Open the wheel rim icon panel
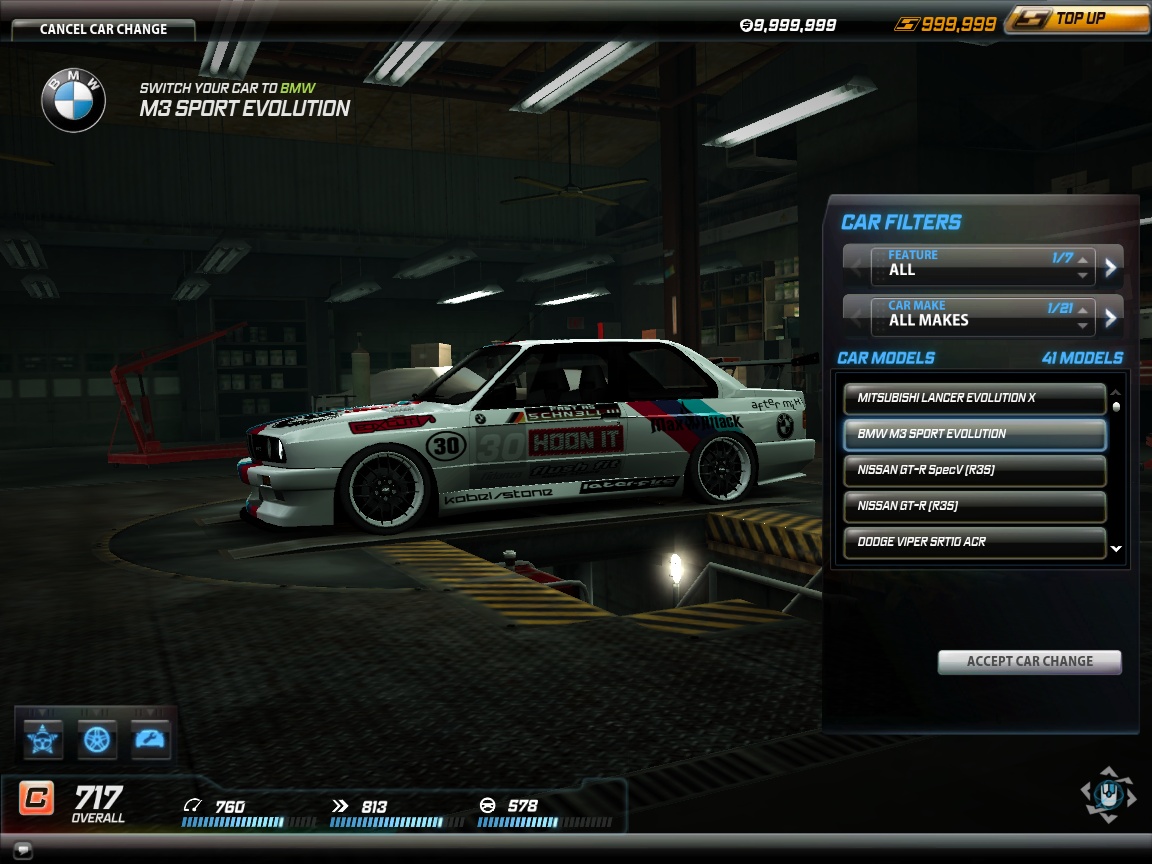This screenshot has width=1152, height=864. (x=97, y=739)
